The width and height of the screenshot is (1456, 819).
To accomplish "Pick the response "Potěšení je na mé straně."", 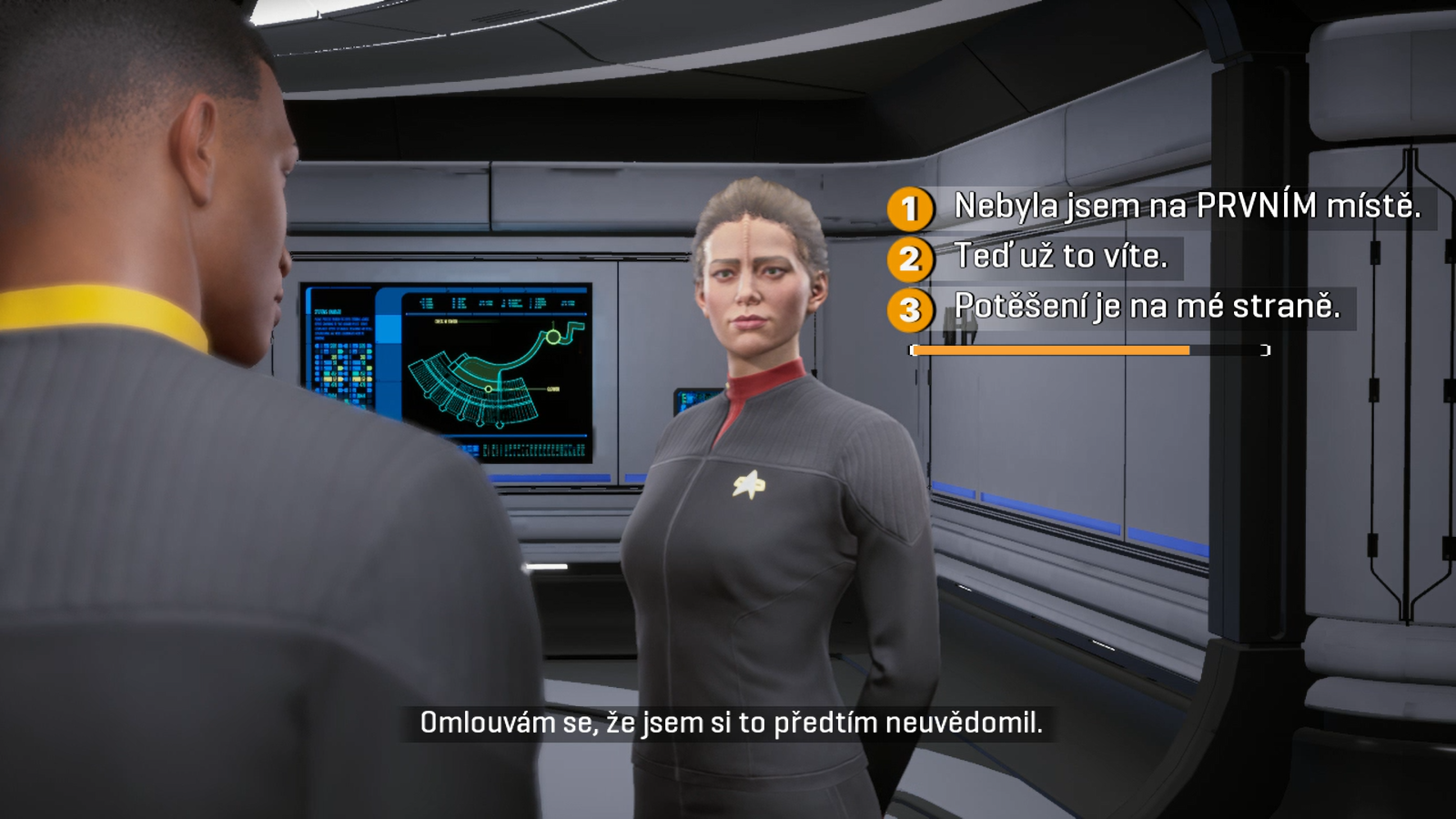I will point(1146,307).
